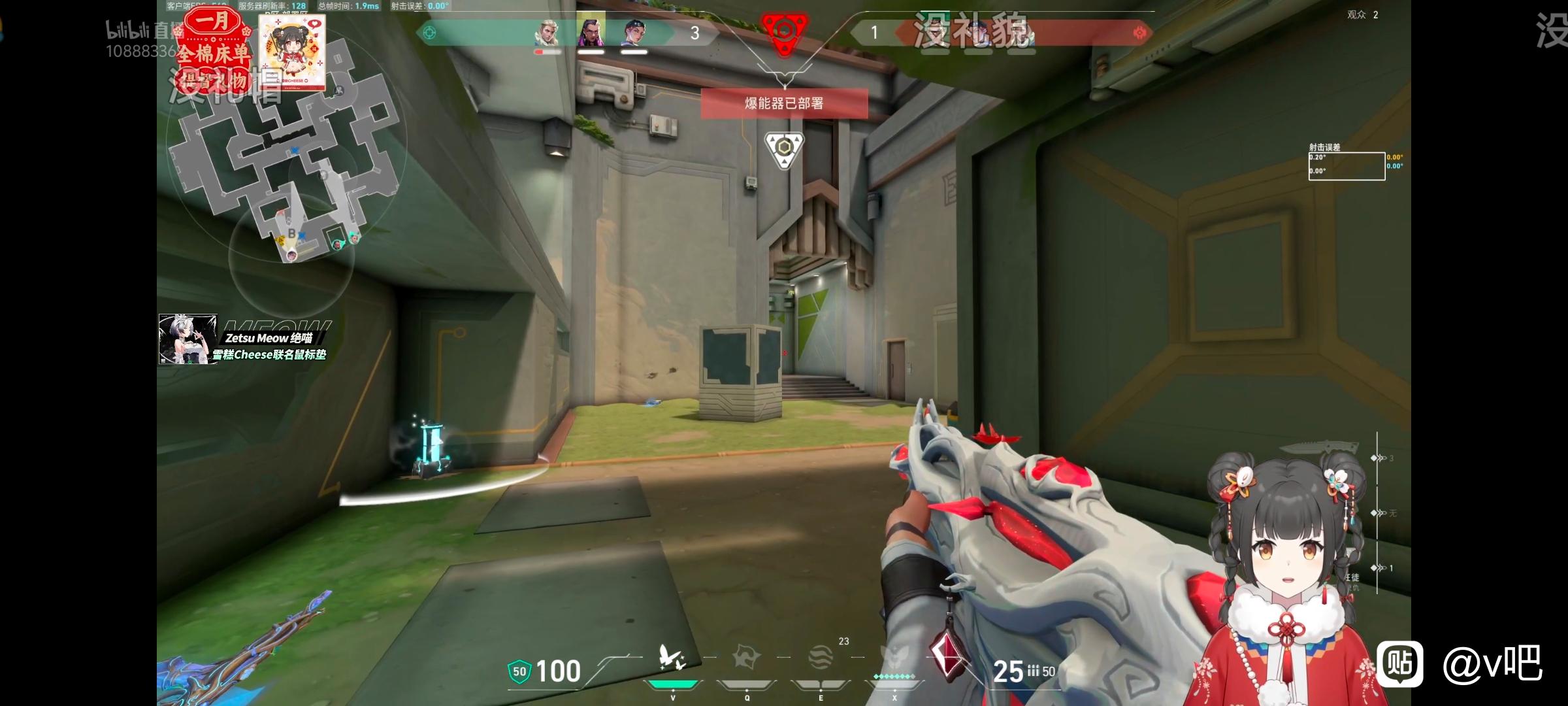Screen dimensions: 1568x706
Task: Click the shield armor icon showing 50
Action: [519, 671]
